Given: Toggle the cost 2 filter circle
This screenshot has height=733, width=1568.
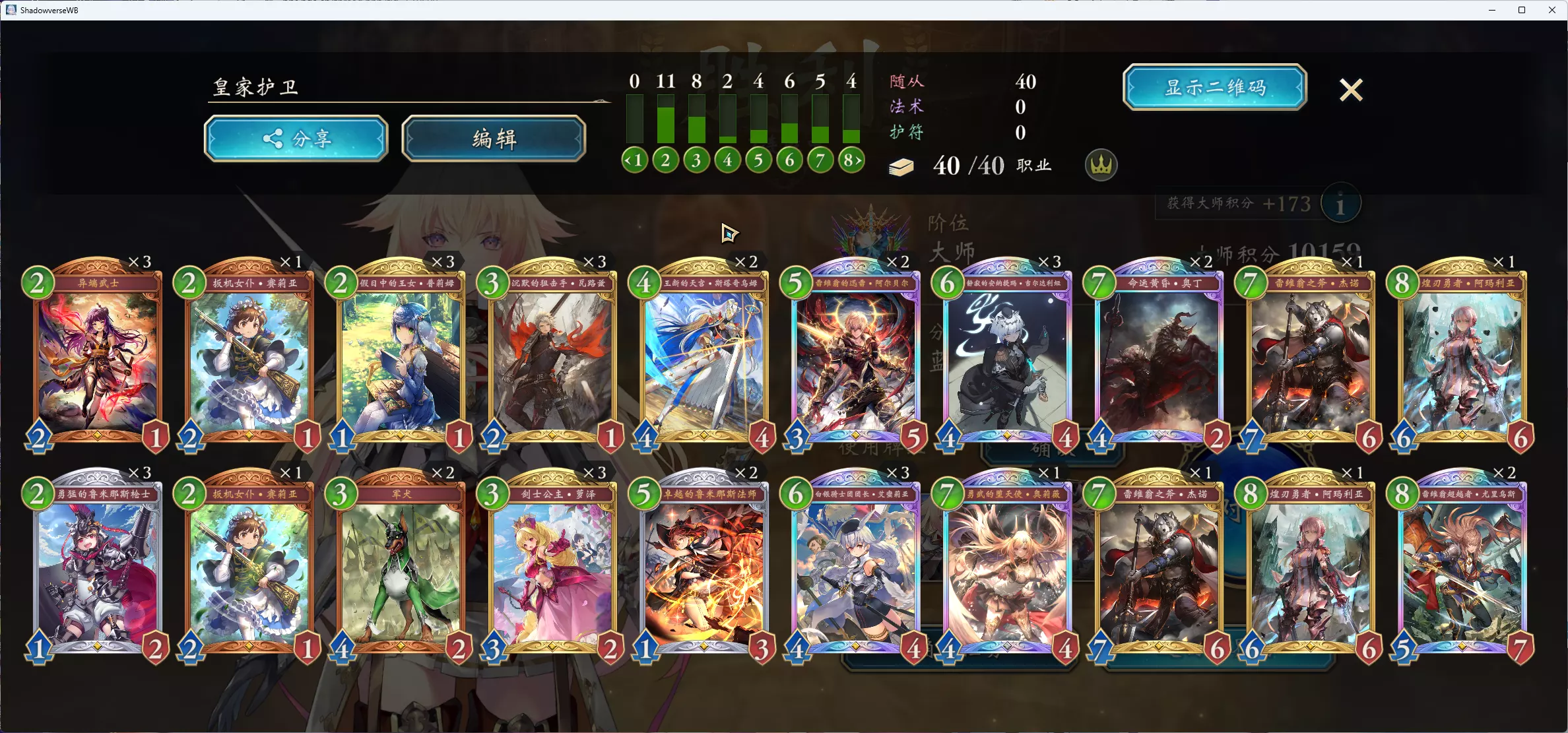Looking at the screenshot, I should click(x=665, y=159).
